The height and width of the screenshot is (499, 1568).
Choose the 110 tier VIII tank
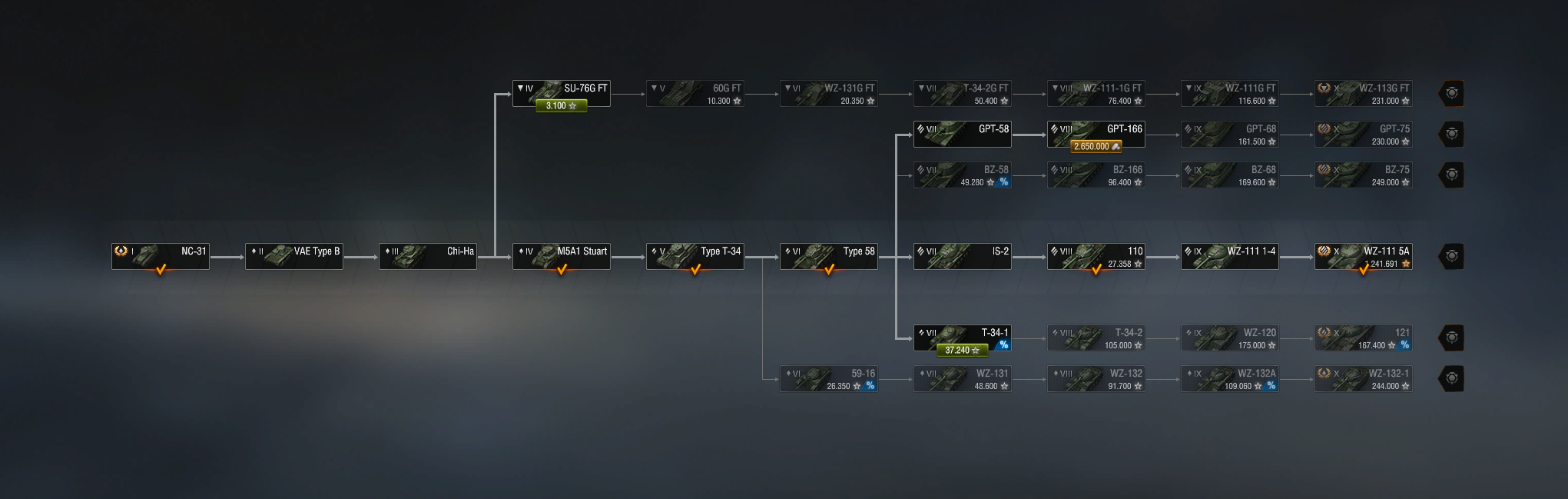[x=1096, y=256]
